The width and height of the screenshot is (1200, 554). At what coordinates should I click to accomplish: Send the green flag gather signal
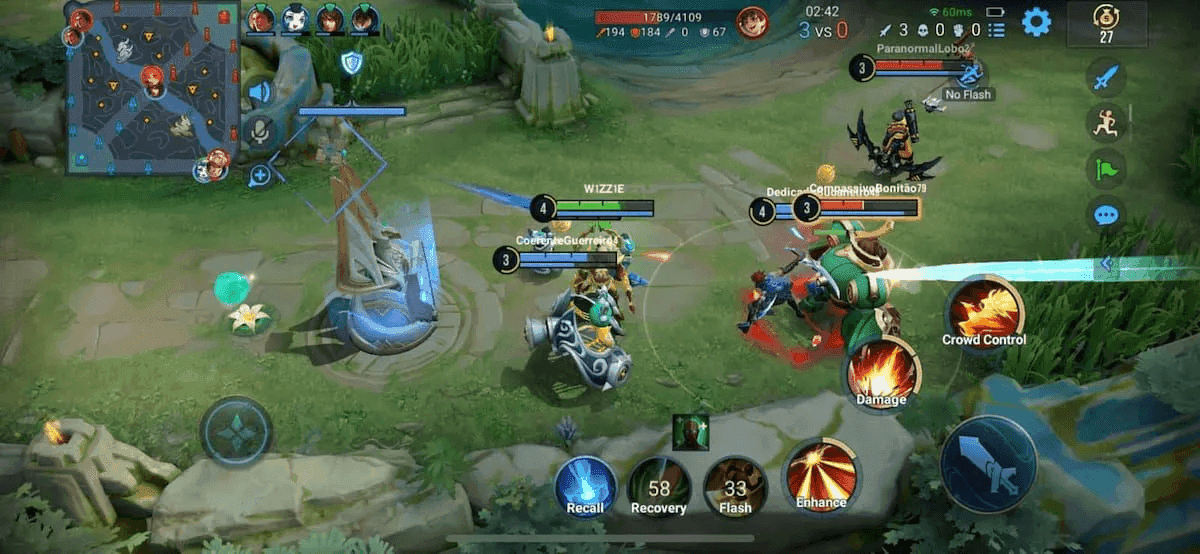coord(1106,168)
